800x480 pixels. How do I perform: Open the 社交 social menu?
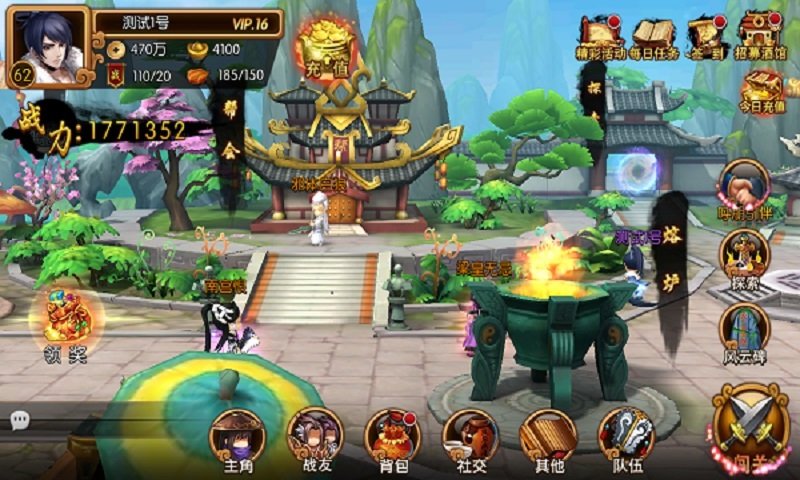[x=470, y=438]
